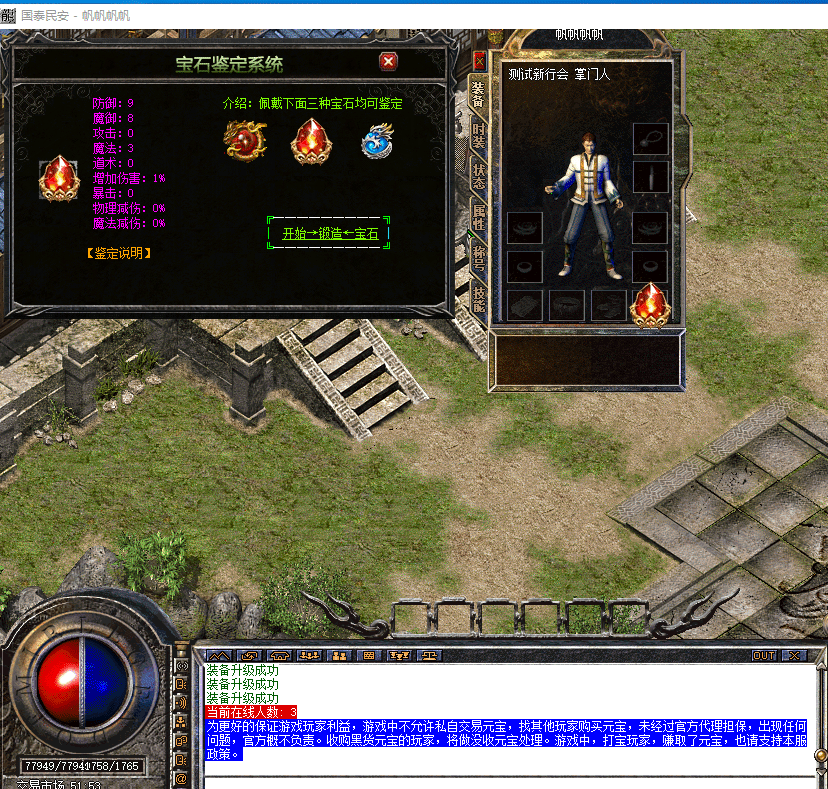
Task: Close the chat panel with X button
Action: [x=794, y=656]
